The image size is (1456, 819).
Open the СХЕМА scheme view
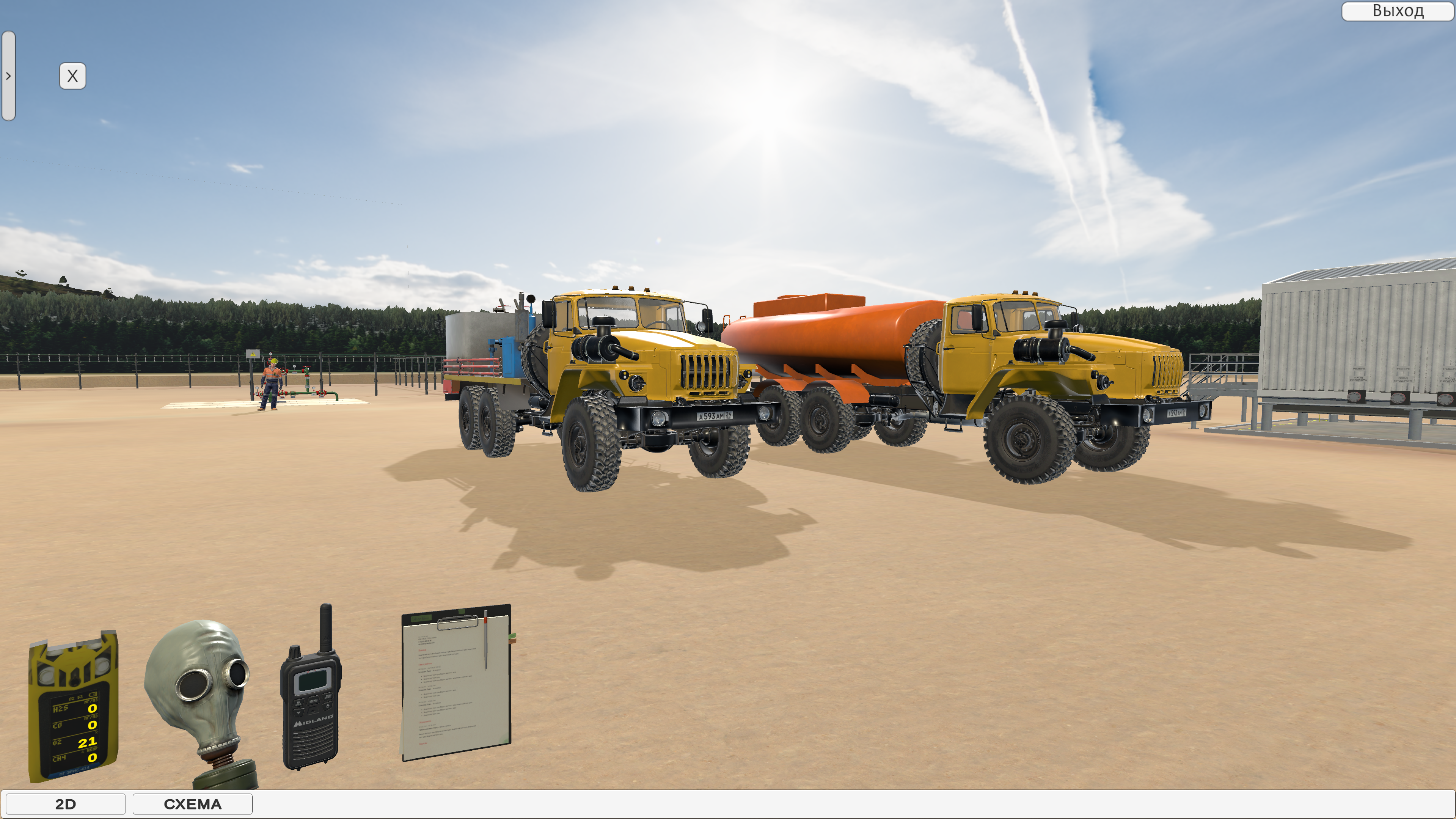click(x=192, y=804)
